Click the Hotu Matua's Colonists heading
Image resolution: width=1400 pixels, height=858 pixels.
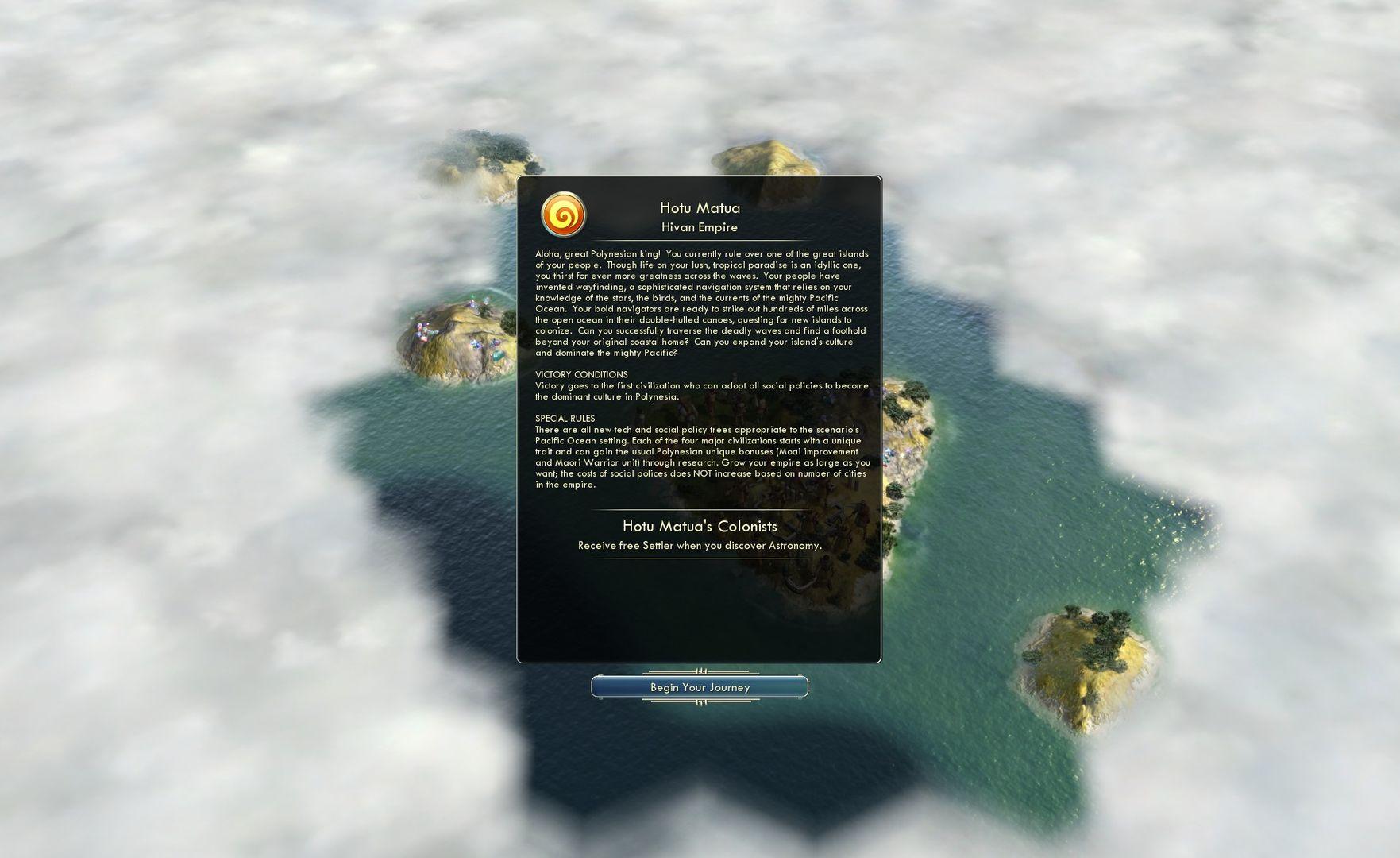699,526
